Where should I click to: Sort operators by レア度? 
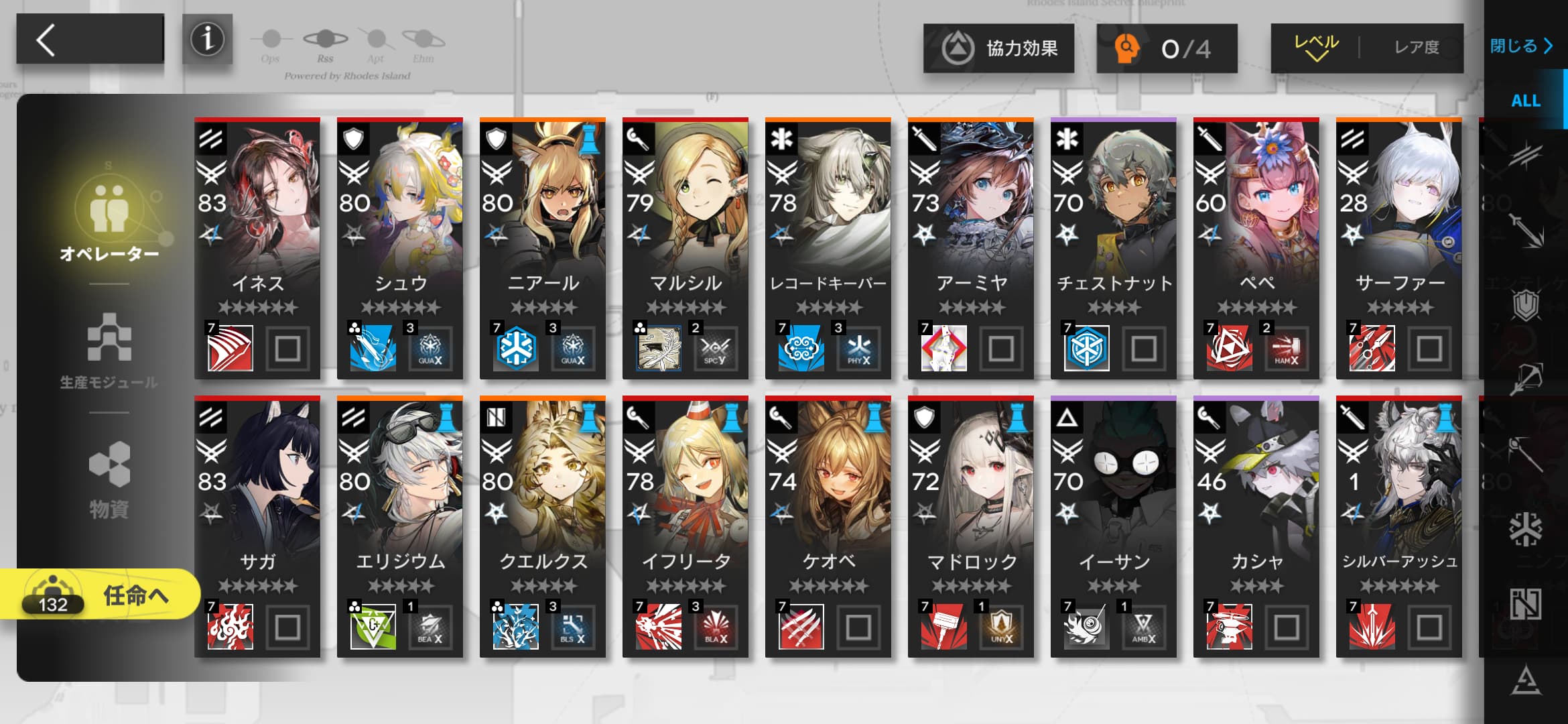[1416, 48]
